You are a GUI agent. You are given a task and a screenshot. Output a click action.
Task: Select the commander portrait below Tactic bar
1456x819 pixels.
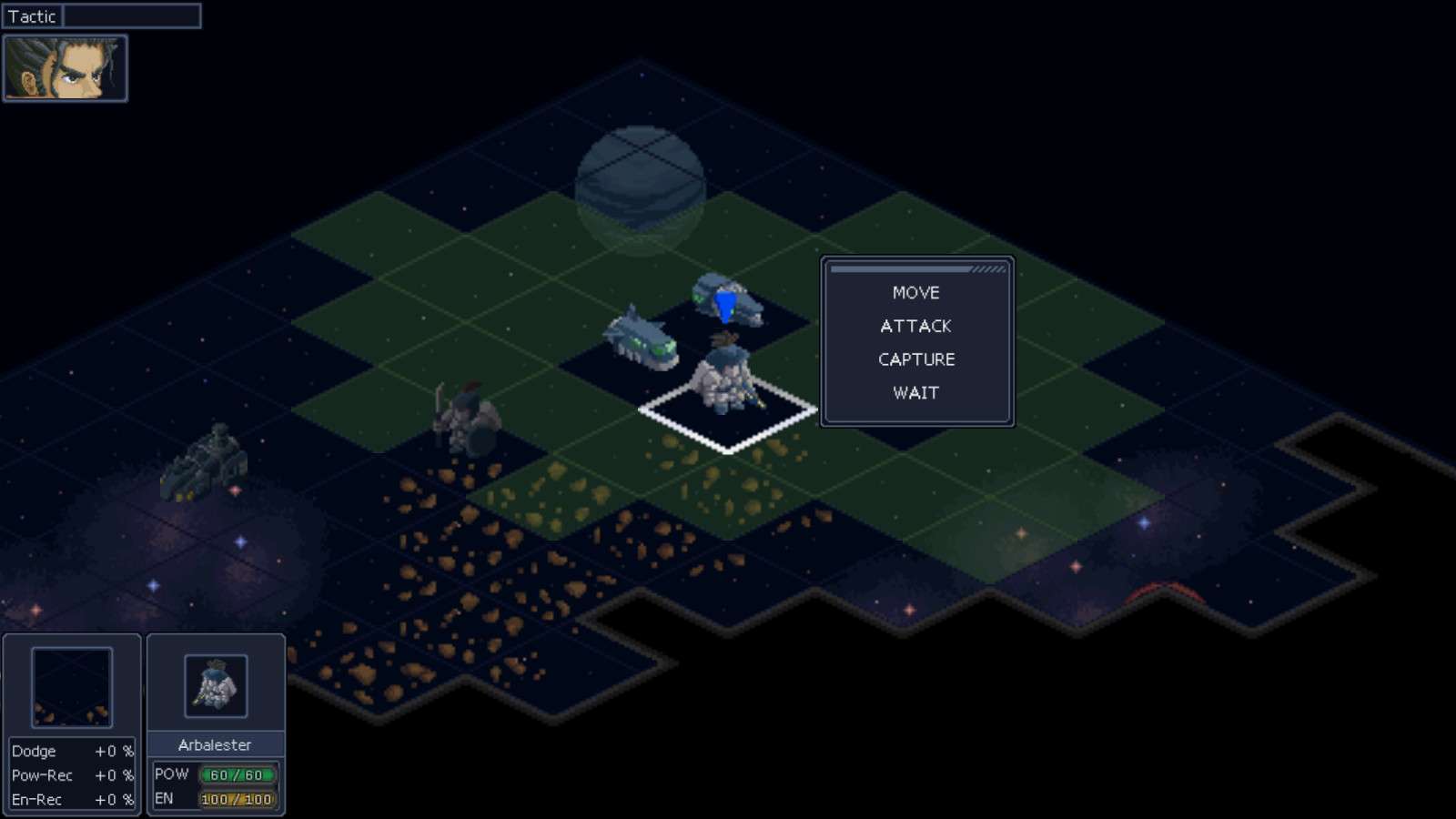64,68
